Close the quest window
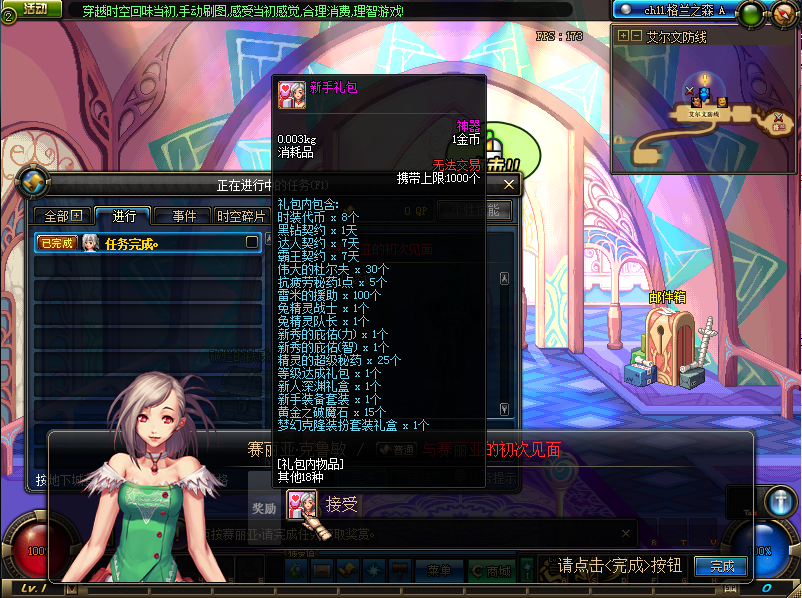Screen dimensions: 802x598 [509, 185]
